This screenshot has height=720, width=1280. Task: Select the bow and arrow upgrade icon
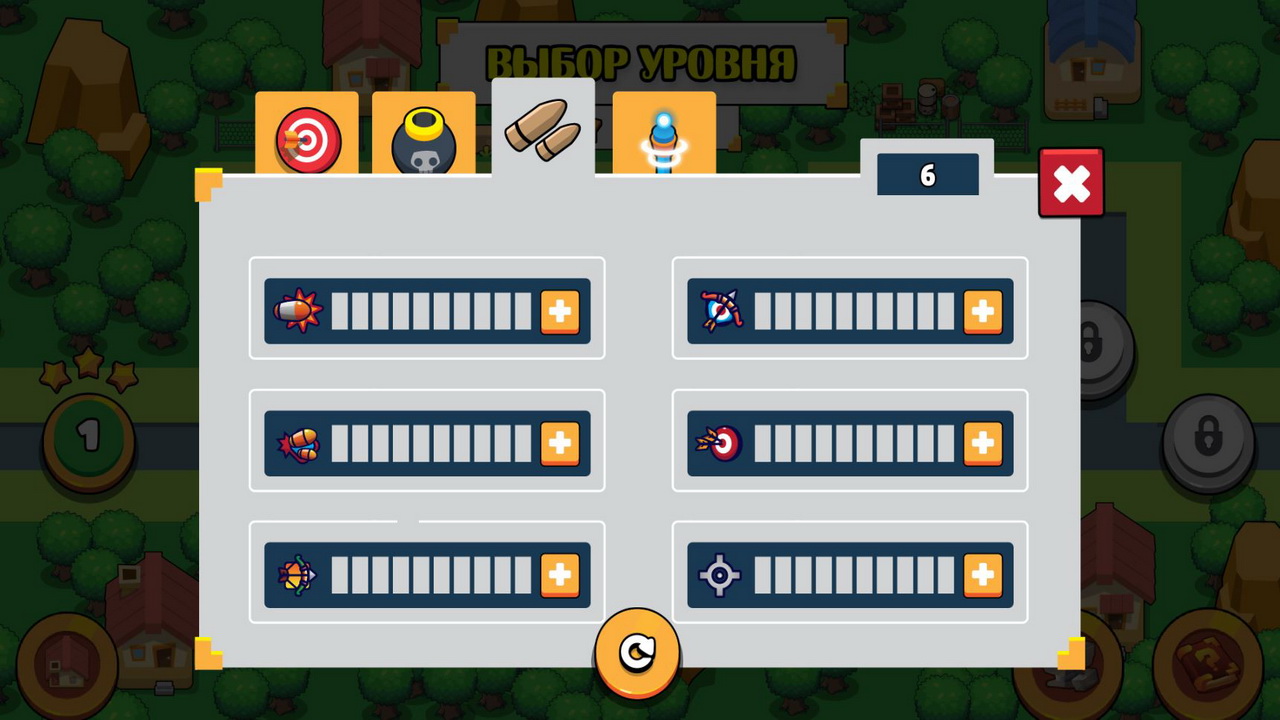(x=722, y=311)
